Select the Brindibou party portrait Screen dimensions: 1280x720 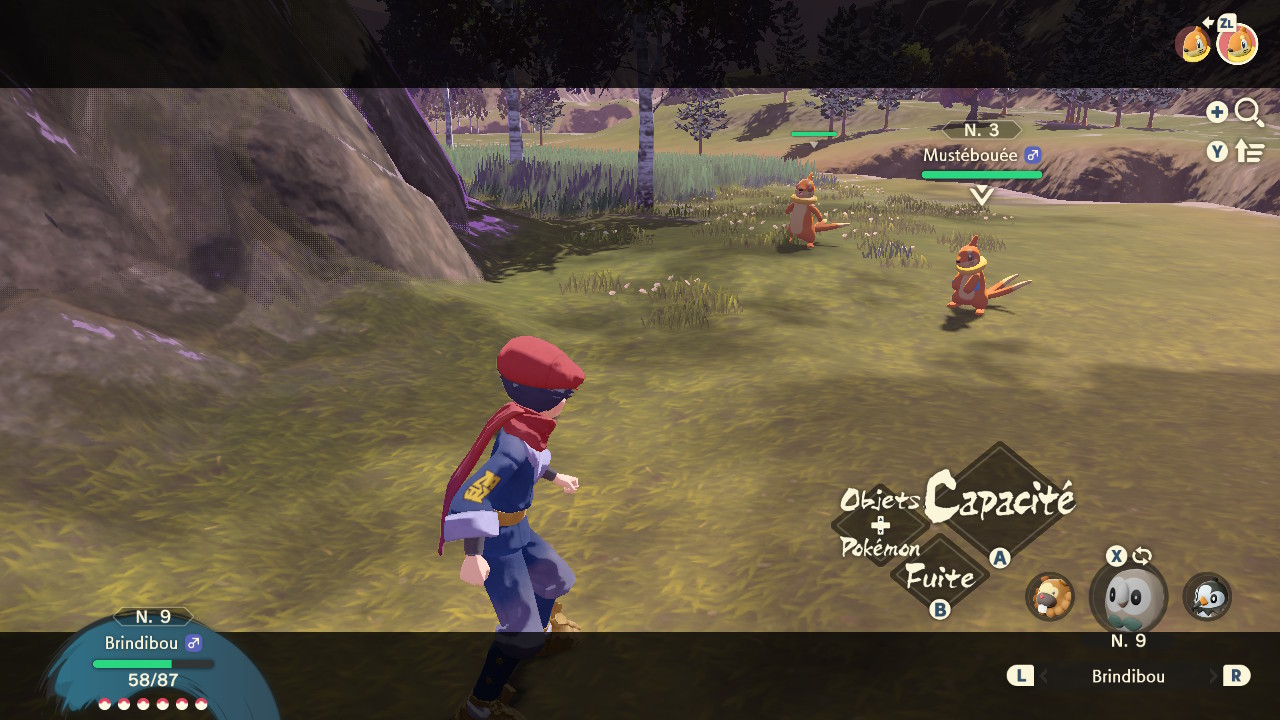[x=1127, y=598]
